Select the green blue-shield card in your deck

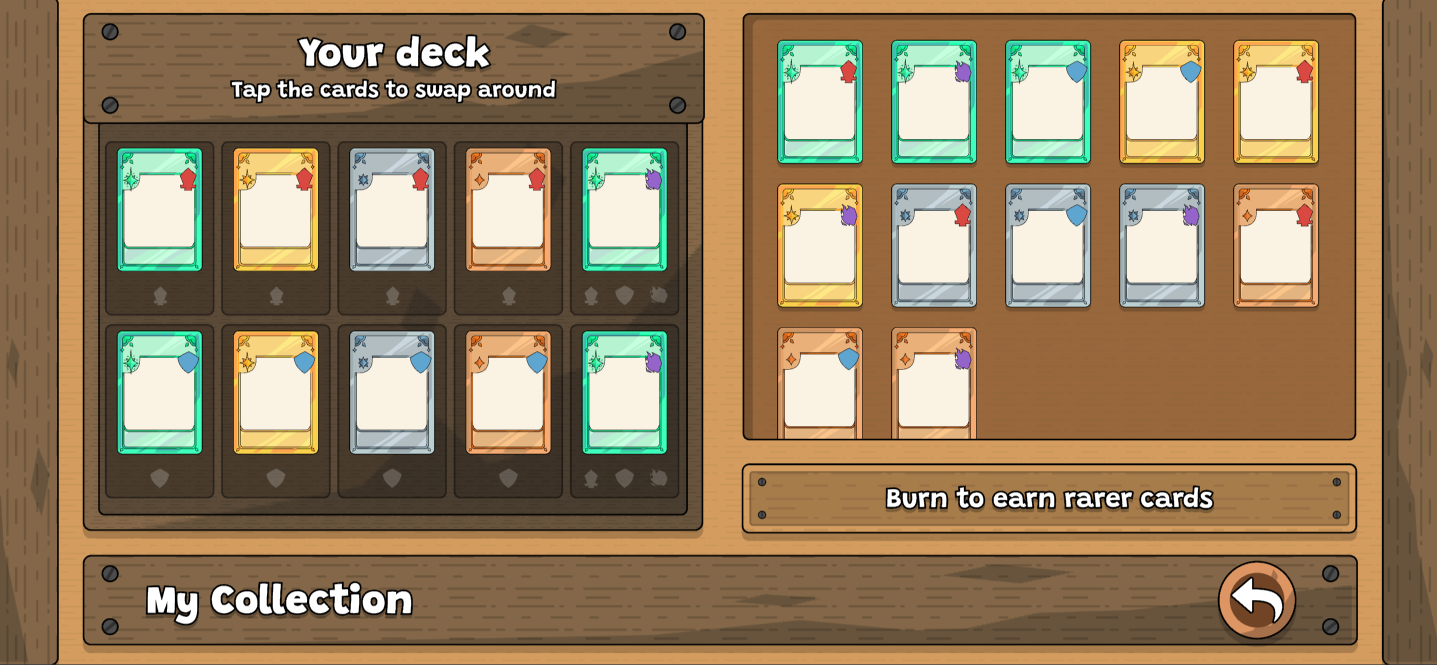pos(160,393)
